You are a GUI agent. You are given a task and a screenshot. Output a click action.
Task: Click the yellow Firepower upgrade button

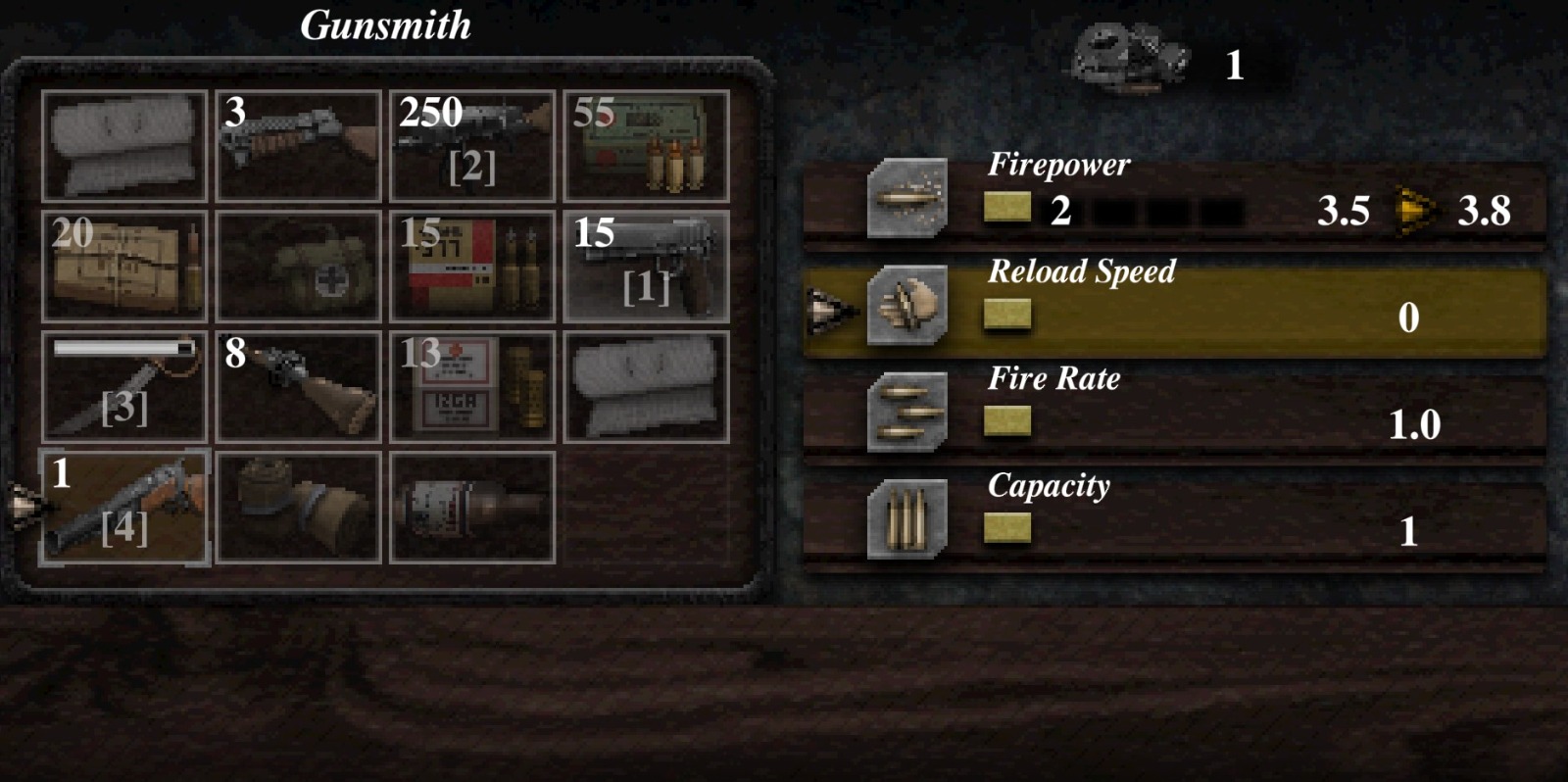tap(1009, 207)
